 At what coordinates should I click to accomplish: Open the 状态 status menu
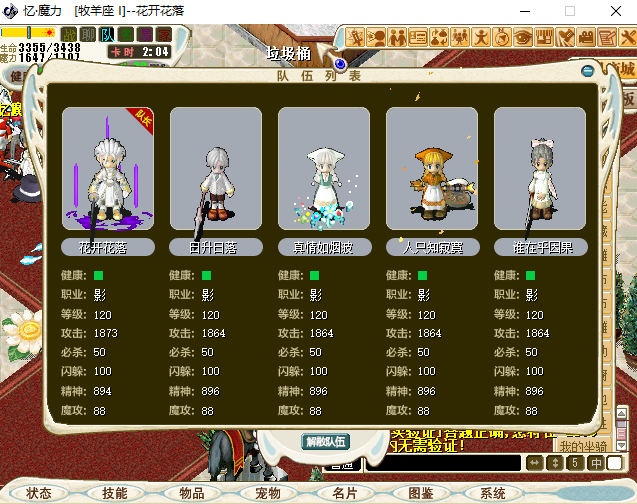40,493
